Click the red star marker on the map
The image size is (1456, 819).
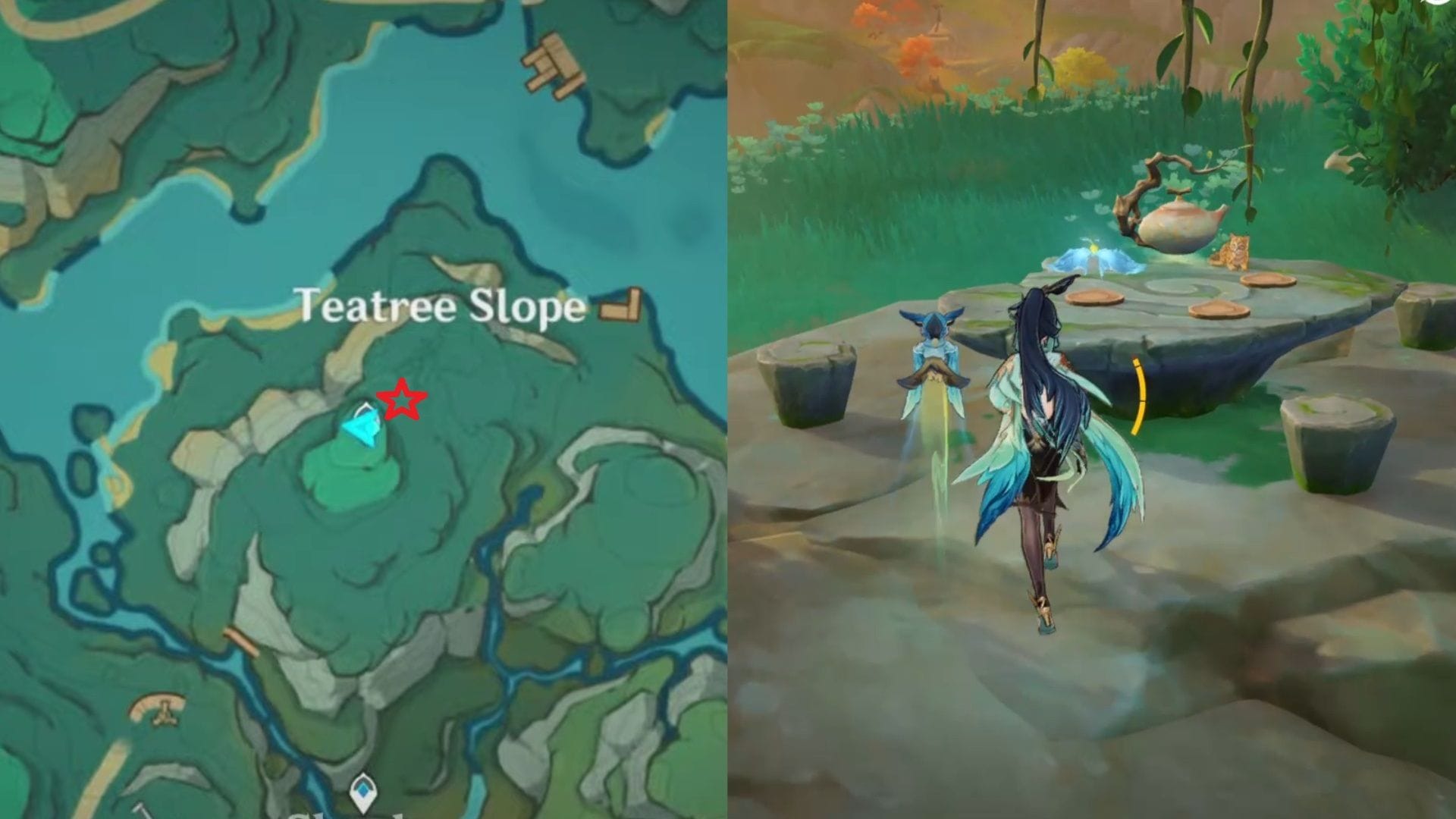403,398
